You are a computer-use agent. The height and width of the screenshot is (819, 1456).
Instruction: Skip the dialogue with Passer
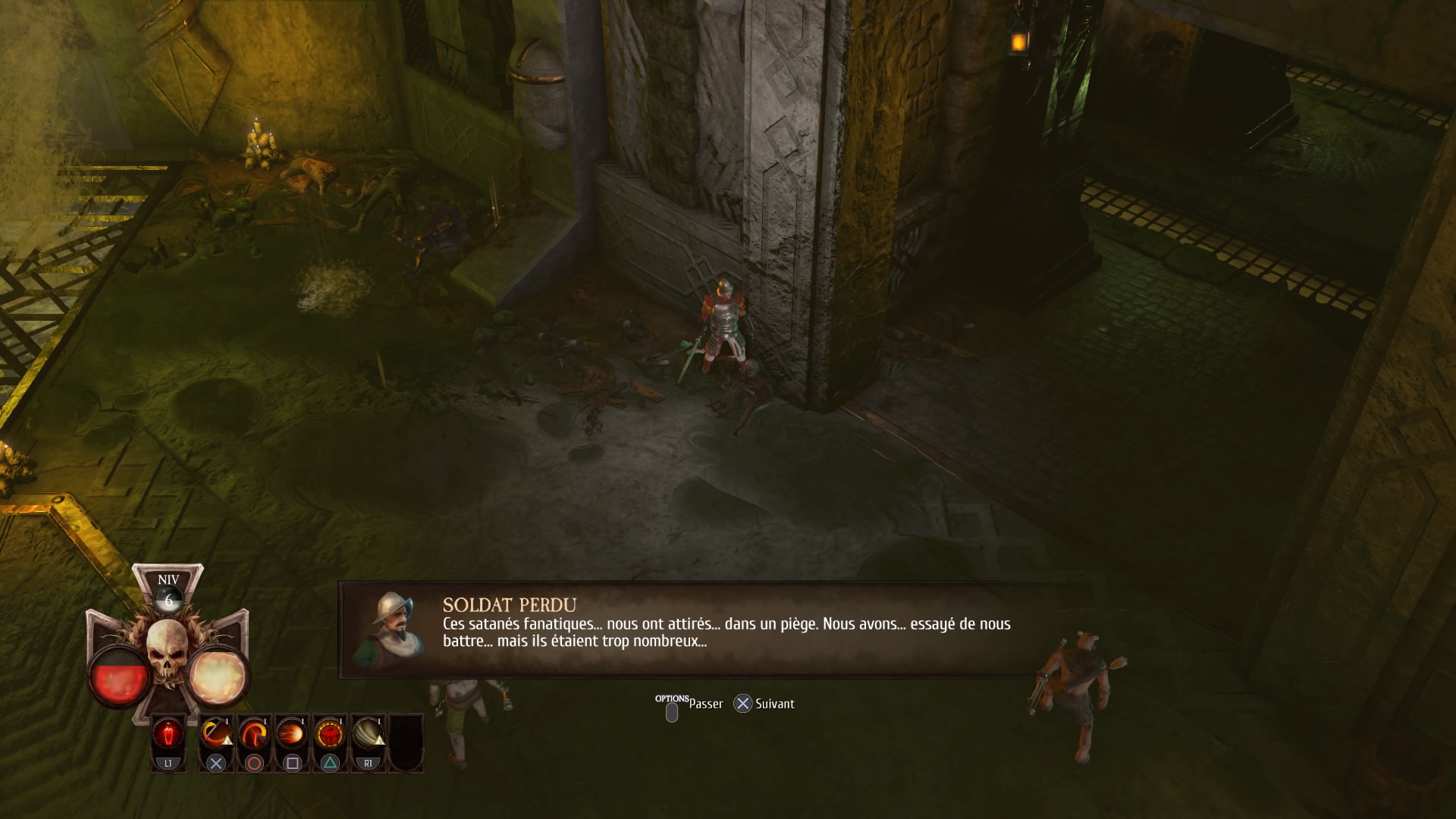(705, 704)
